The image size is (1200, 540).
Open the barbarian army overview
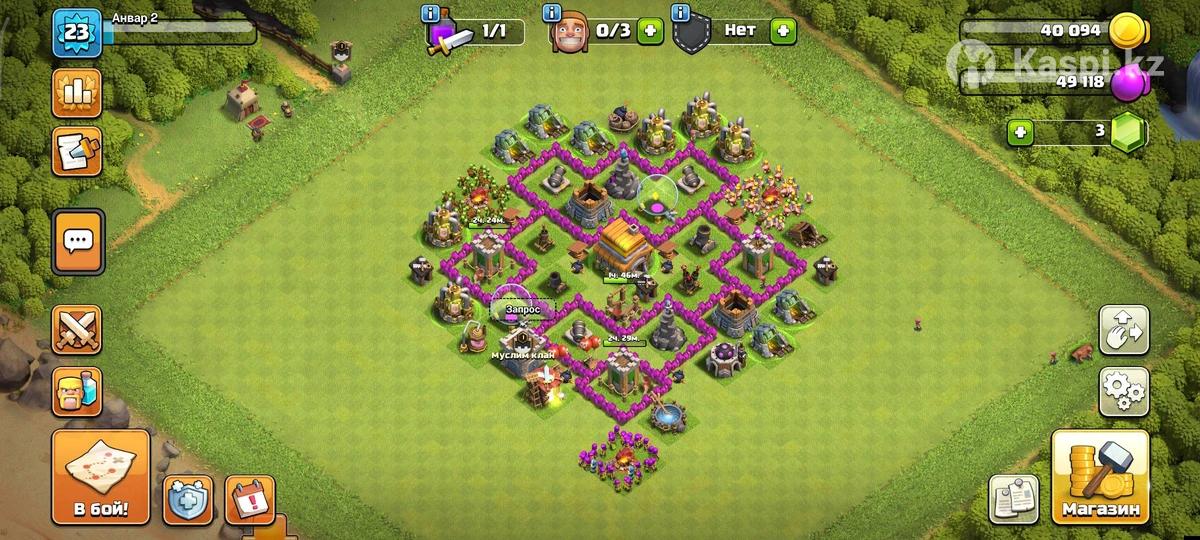(77, 388)
